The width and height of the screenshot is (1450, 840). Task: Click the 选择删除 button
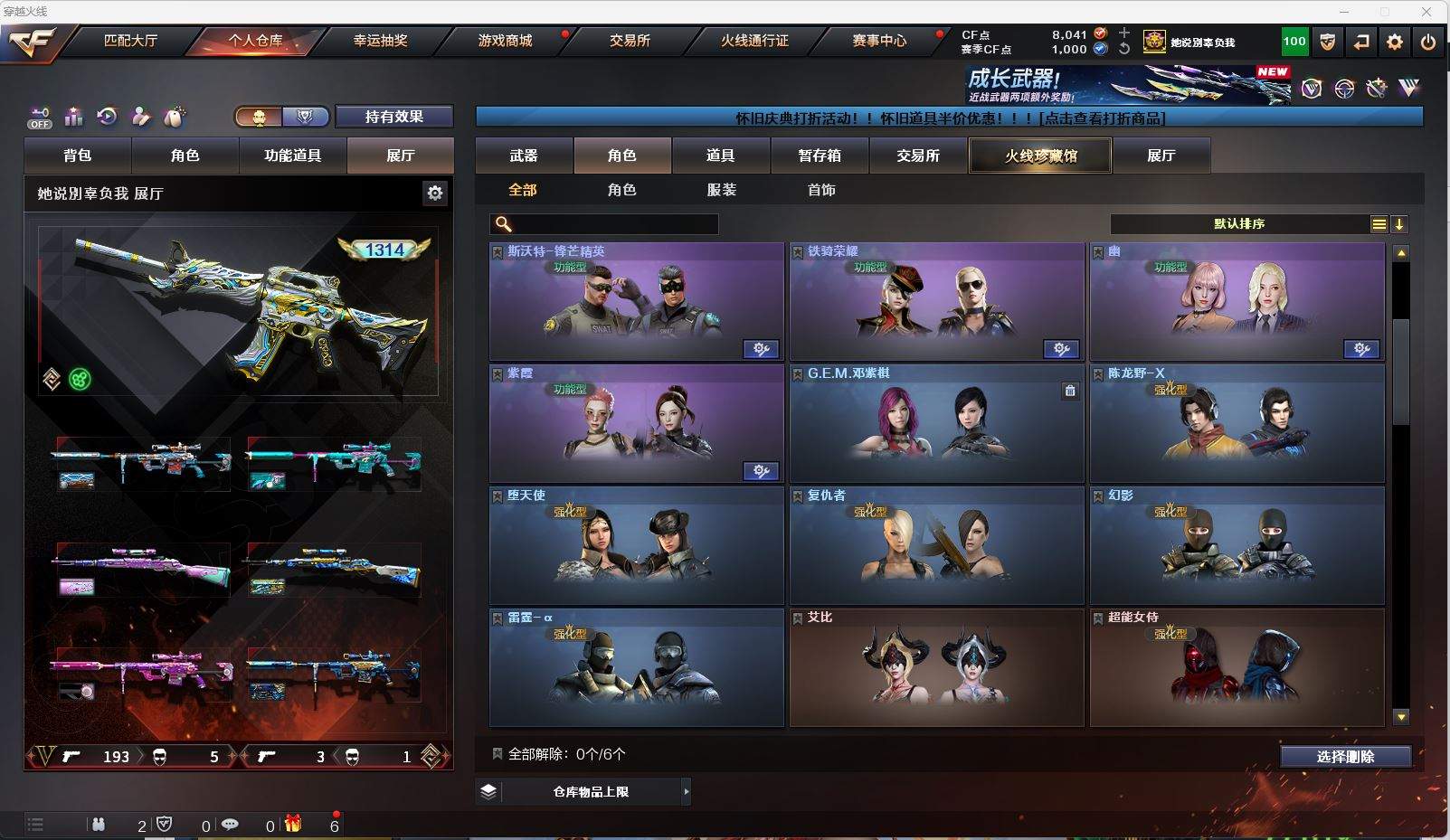(1345, 757)
